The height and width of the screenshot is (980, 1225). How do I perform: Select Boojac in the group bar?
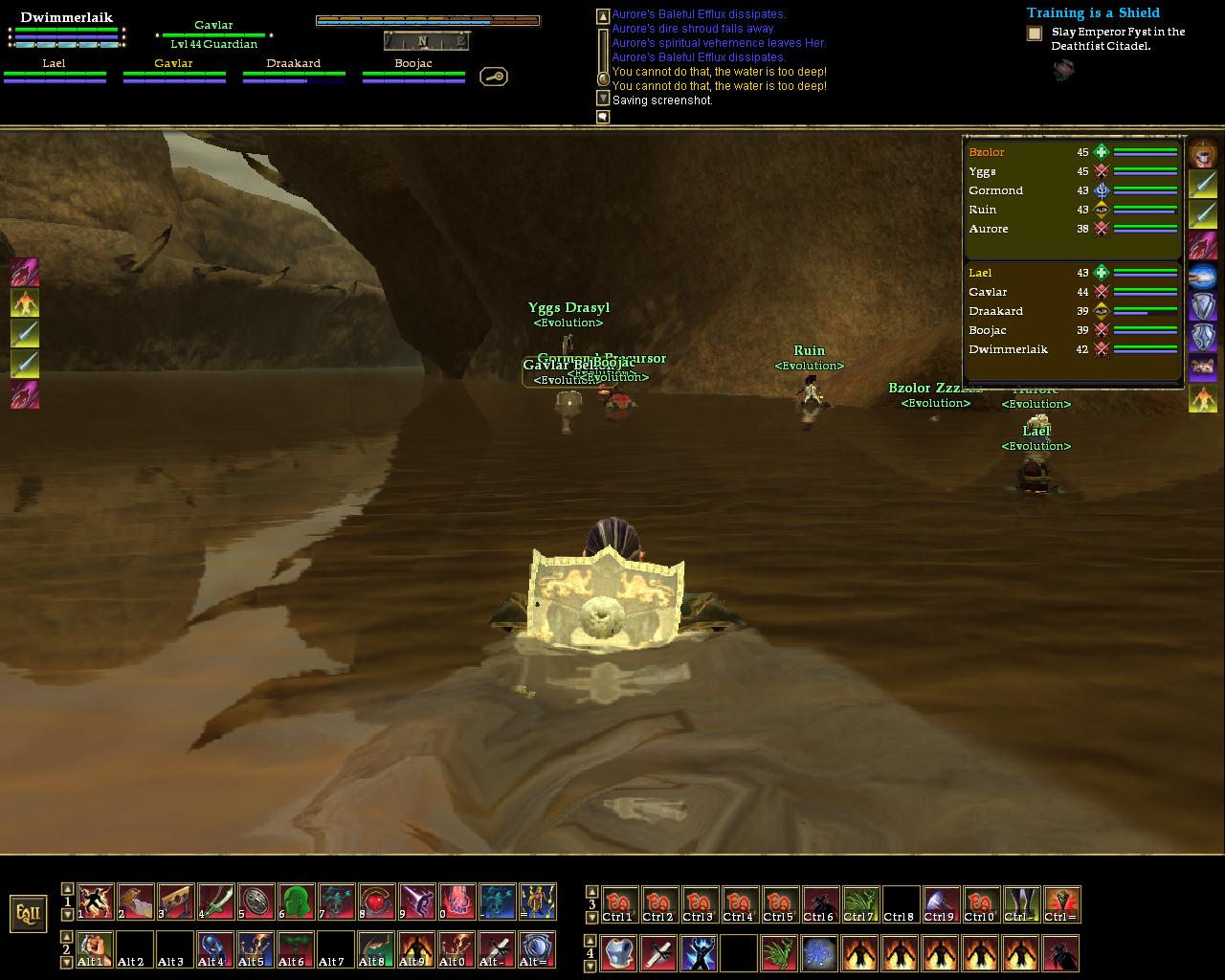point(413,71)
